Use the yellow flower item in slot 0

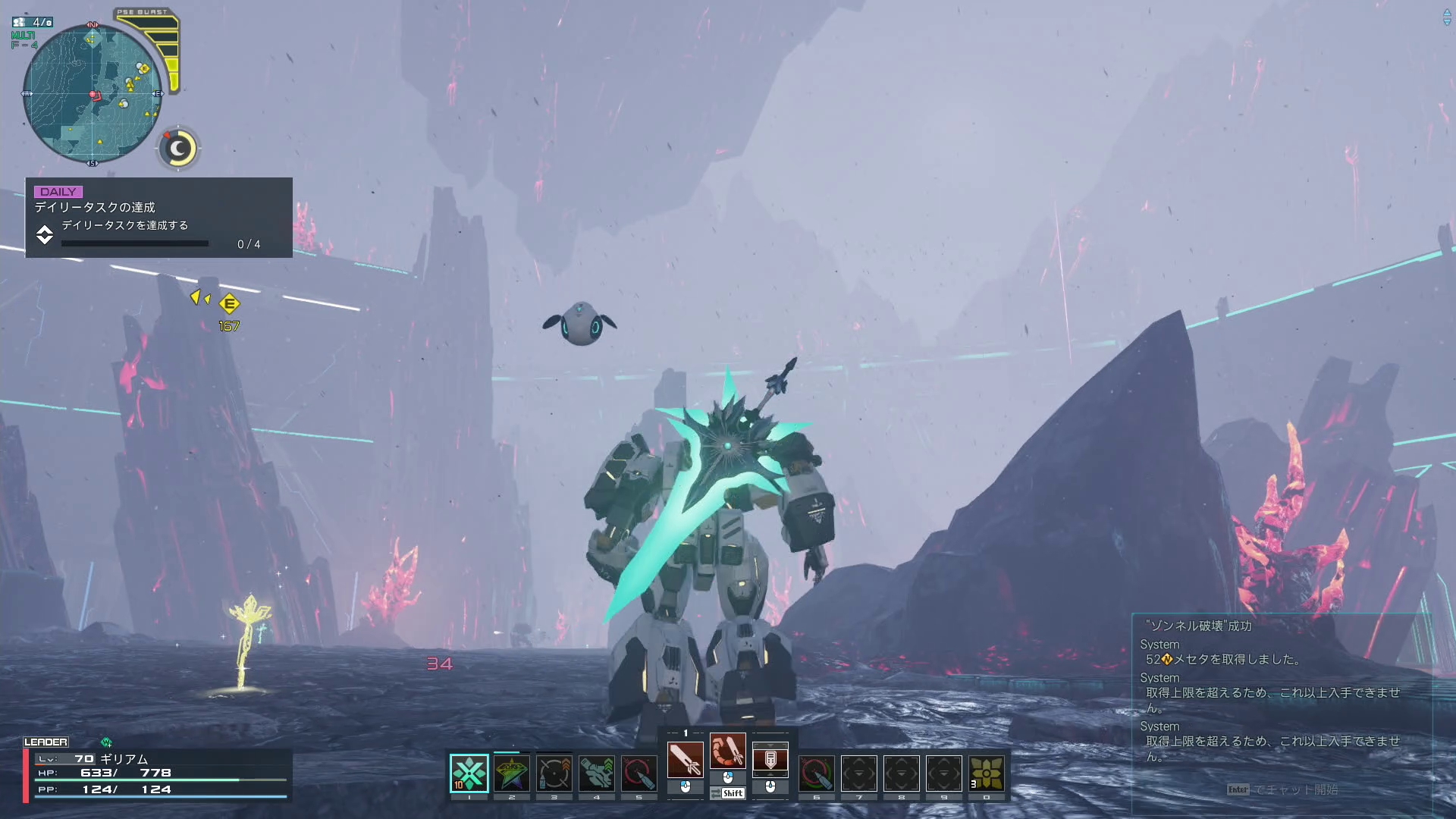[987, 773]
